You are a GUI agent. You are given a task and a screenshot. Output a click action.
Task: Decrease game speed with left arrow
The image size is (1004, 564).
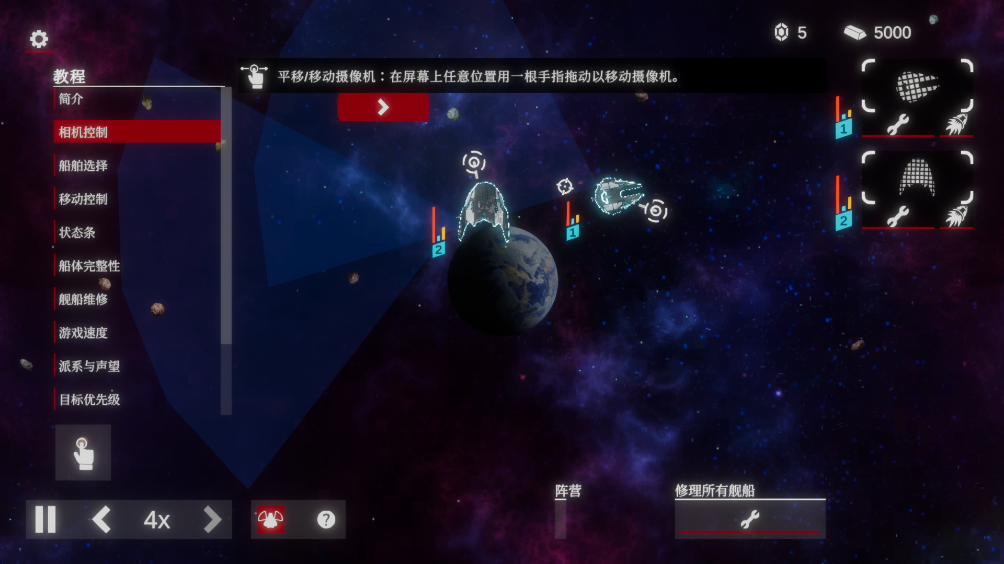click(x=101, y=520)
